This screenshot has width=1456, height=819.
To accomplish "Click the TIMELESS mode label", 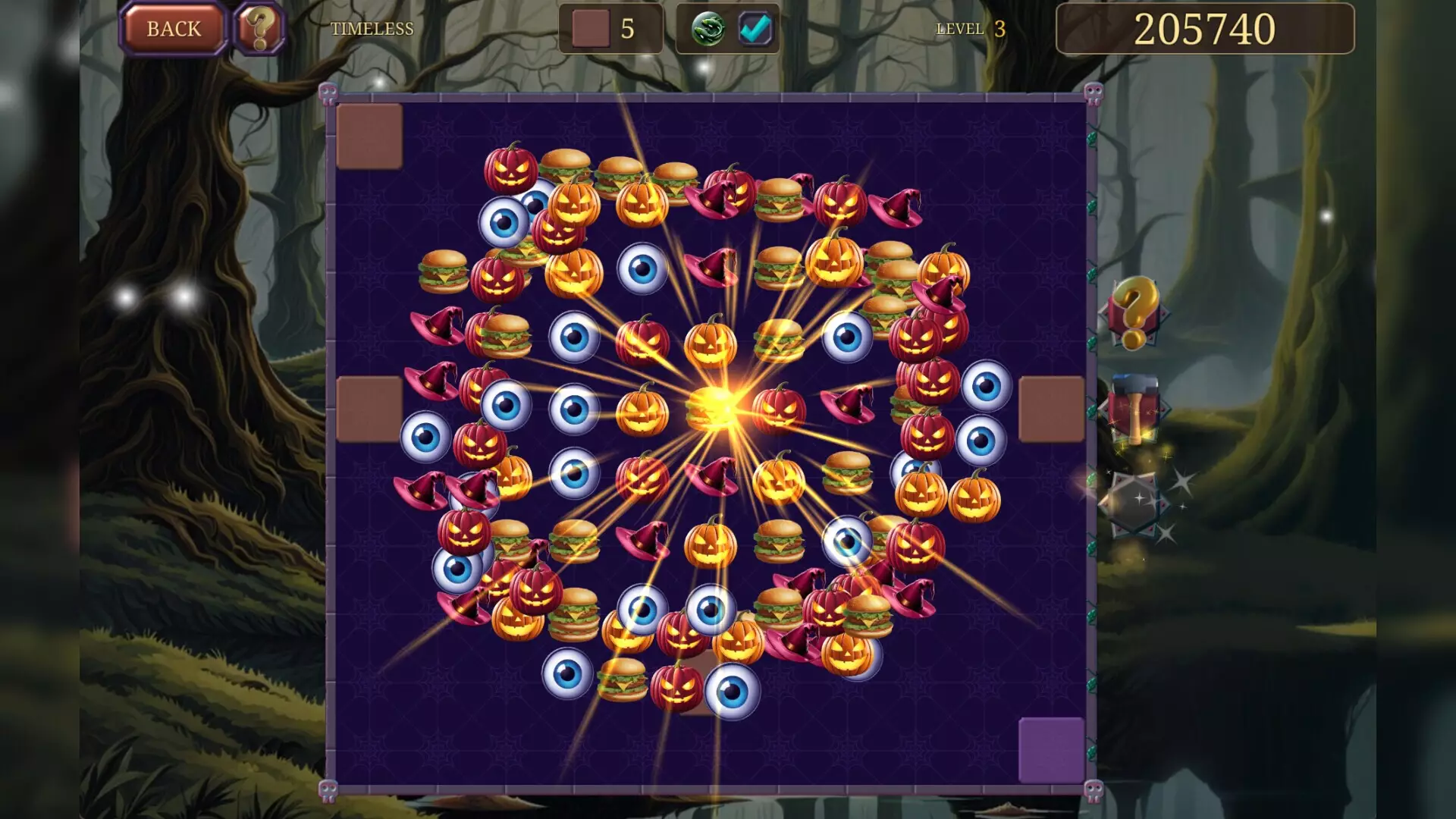I will tap(372, 30).
